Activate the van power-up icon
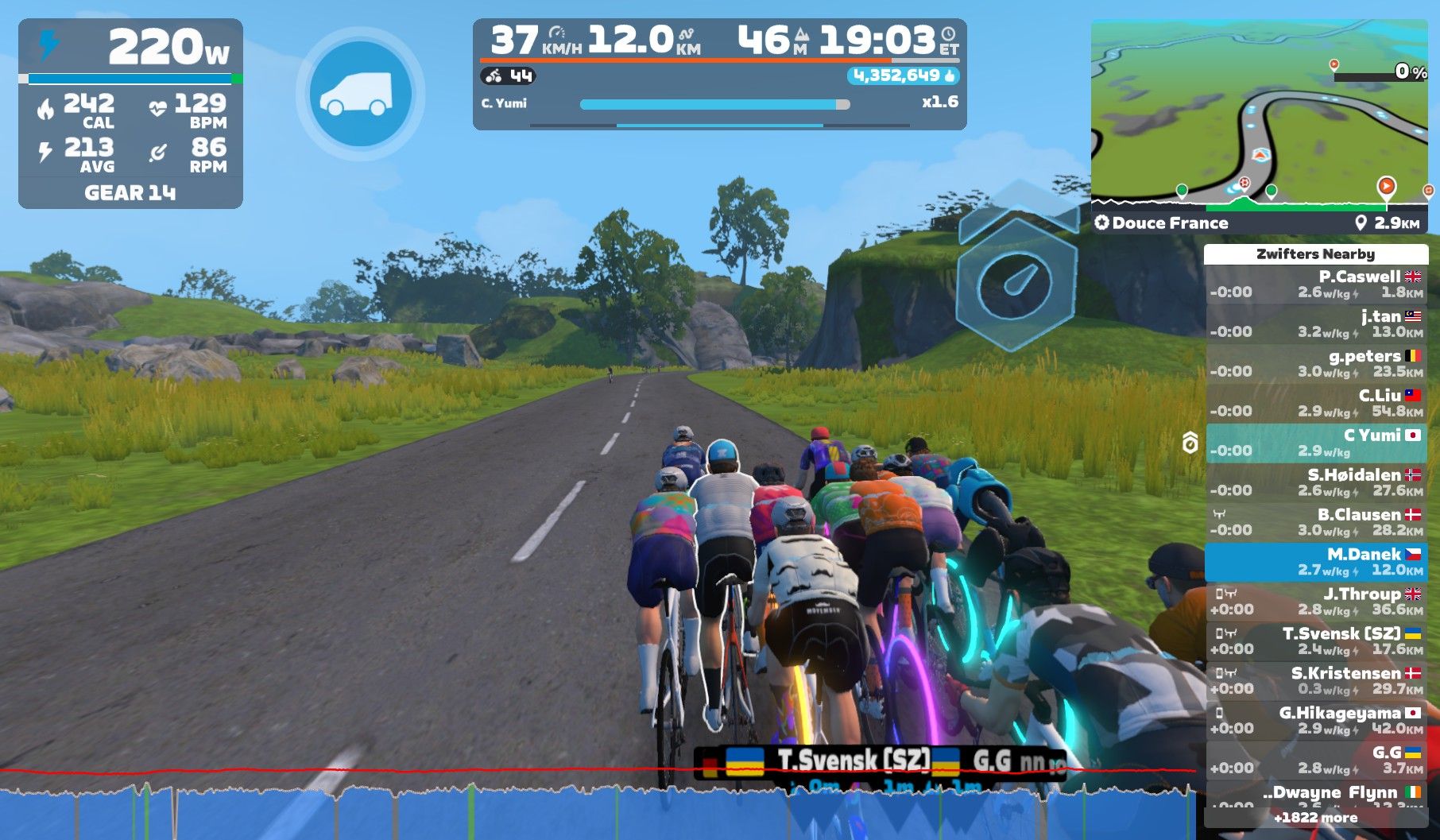The image size is (1440, 840). [360, 94]
